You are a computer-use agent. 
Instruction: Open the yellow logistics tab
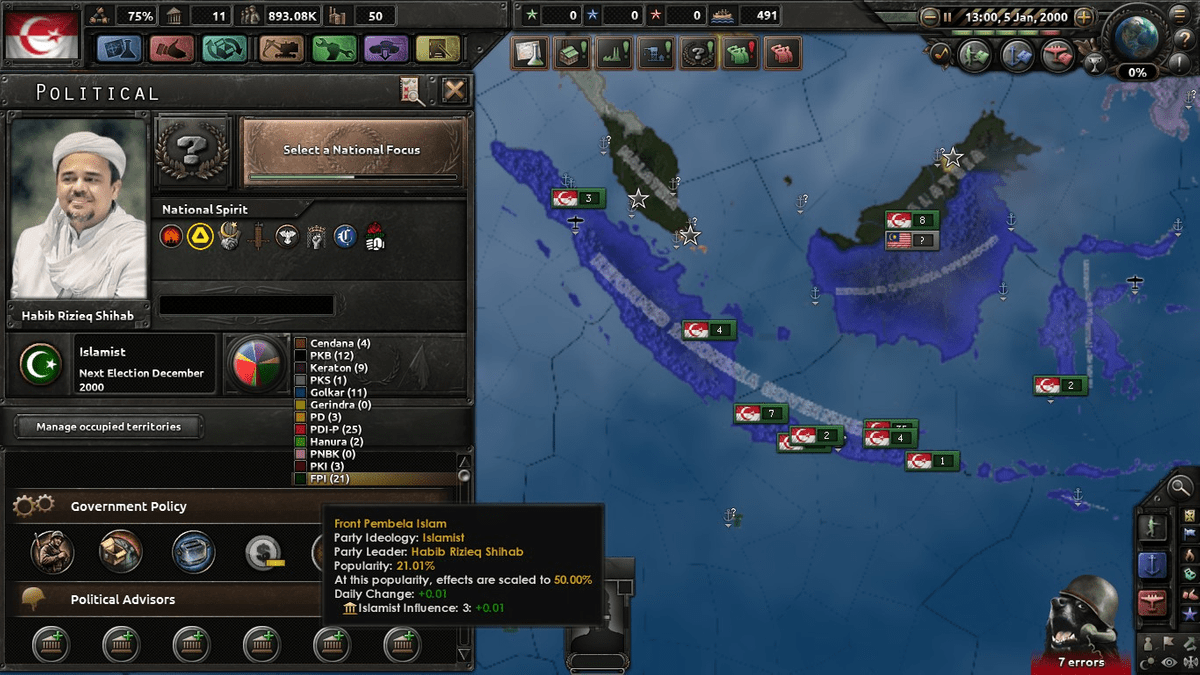click(x=438, y=48)
